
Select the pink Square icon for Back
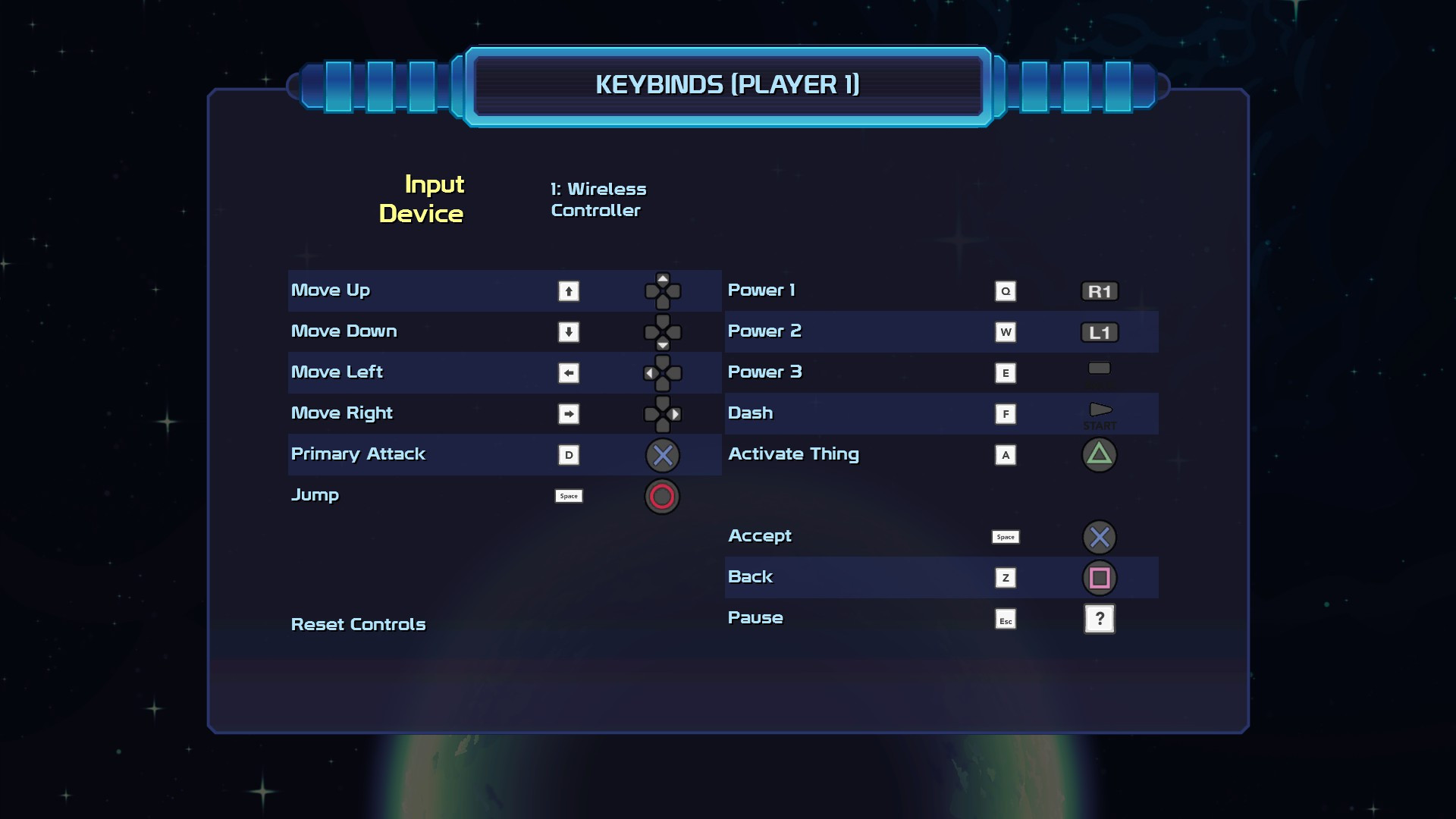pyautogui.click(x=1100, y=577)
